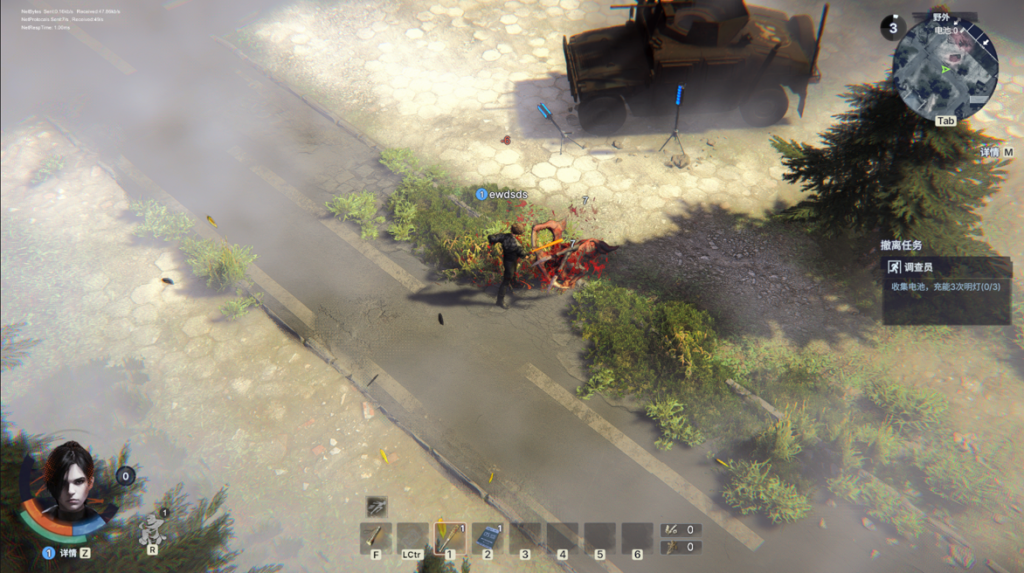Select the blue battery item slot
The height and width of the screenshot is (573, 1024).
click(x=487, y=537)
